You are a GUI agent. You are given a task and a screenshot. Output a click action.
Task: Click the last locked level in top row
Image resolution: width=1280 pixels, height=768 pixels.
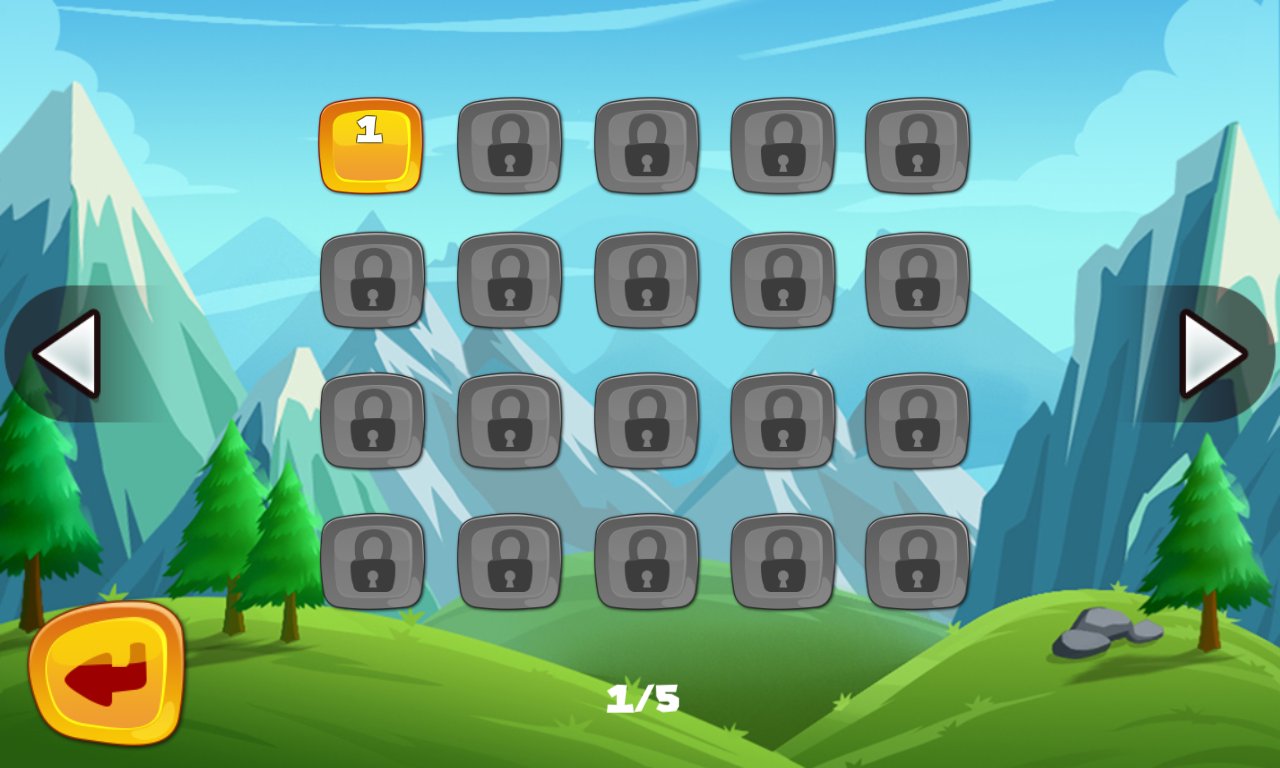[x=917, y=145]
